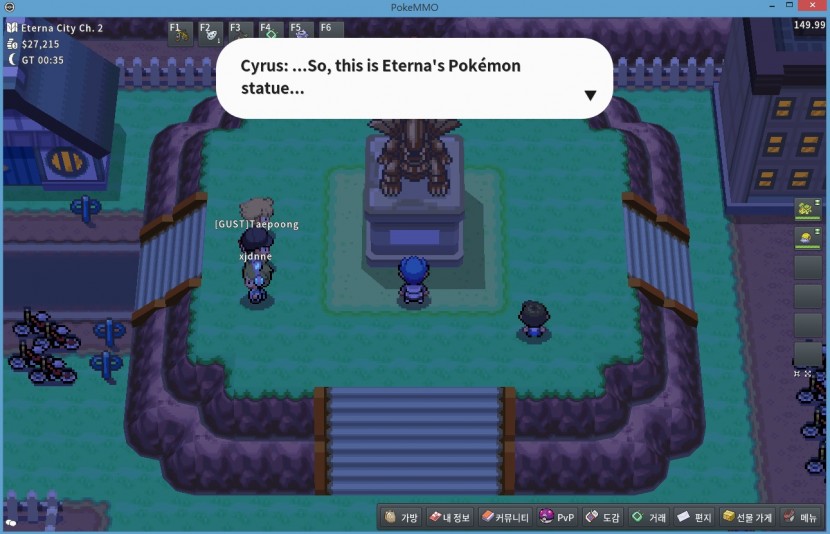Open the 메뉴 main menu
The image size is (830, 534).
802,517
